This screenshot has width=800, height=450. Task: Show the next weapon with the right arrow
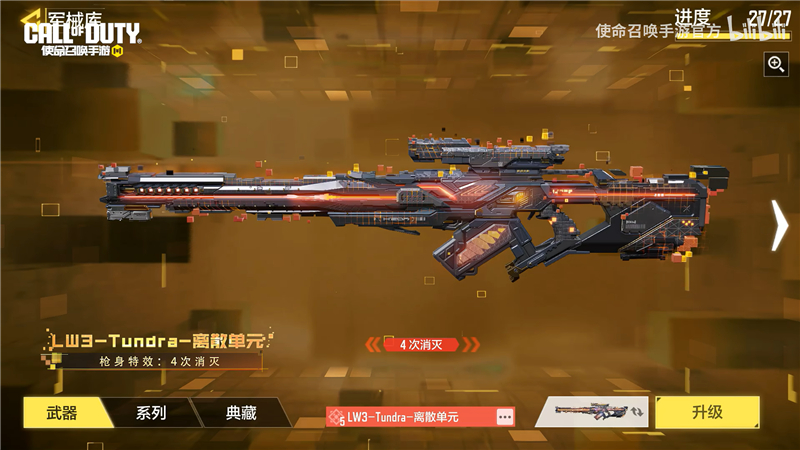(x=779, y=225)
